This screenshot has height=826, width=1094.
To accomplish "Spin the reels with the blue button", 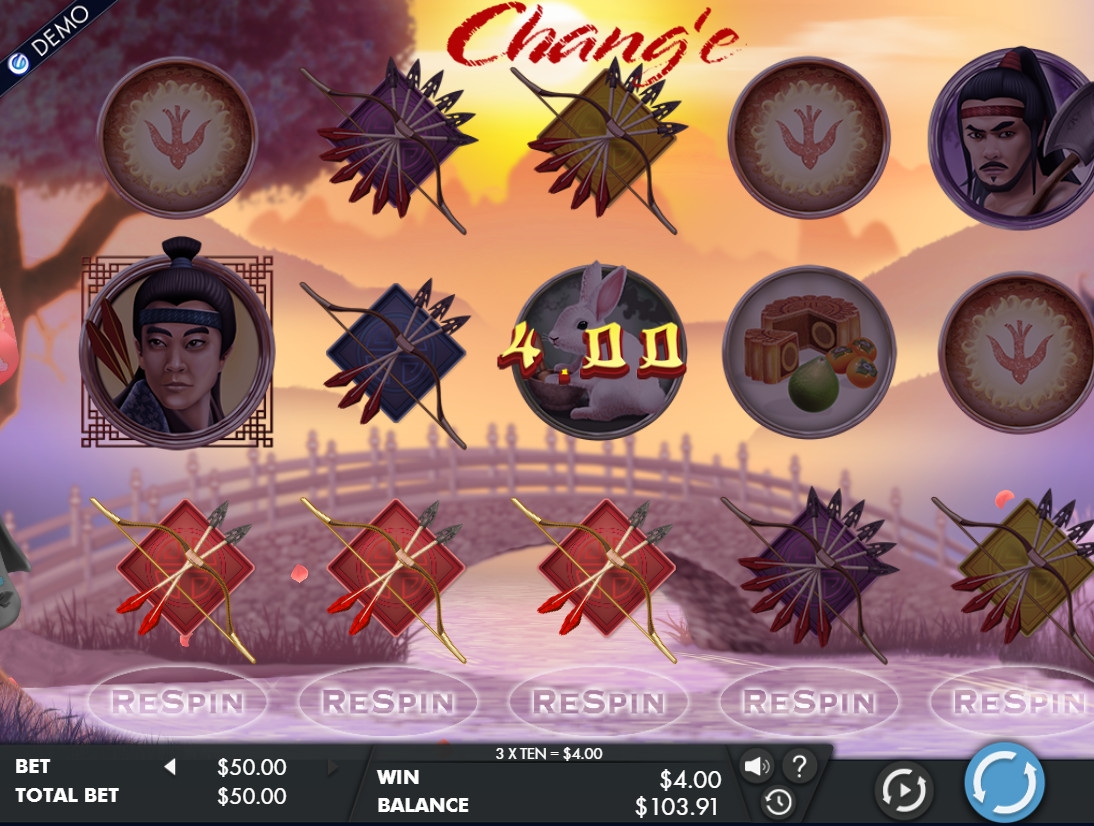I will [x=1004, y=782].
